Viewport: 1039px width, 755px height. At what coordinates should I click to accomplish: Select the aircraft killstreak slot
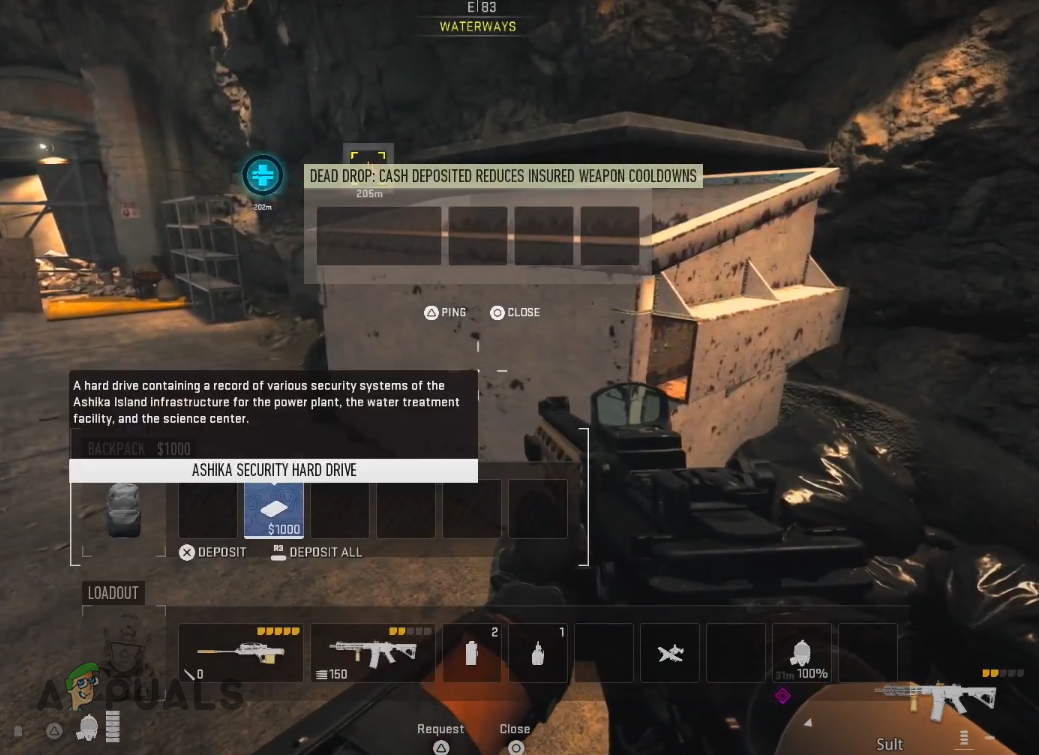coord(670,653)
